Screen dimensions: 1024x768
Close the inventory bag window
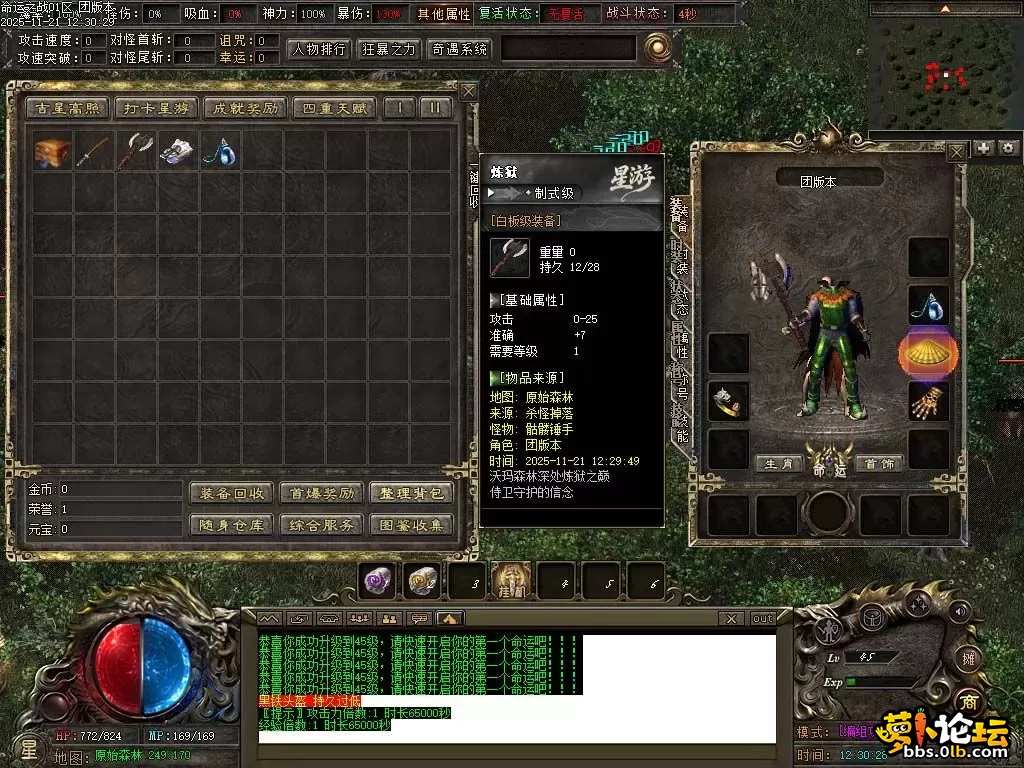[468, 90]
